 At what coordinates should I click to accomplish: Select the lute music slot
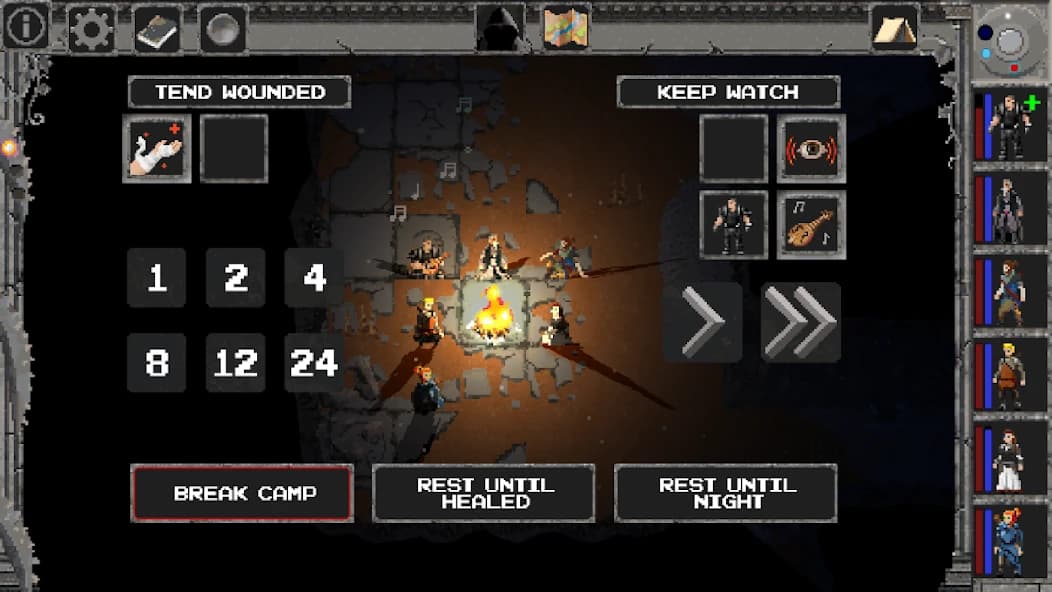[811, 225]
